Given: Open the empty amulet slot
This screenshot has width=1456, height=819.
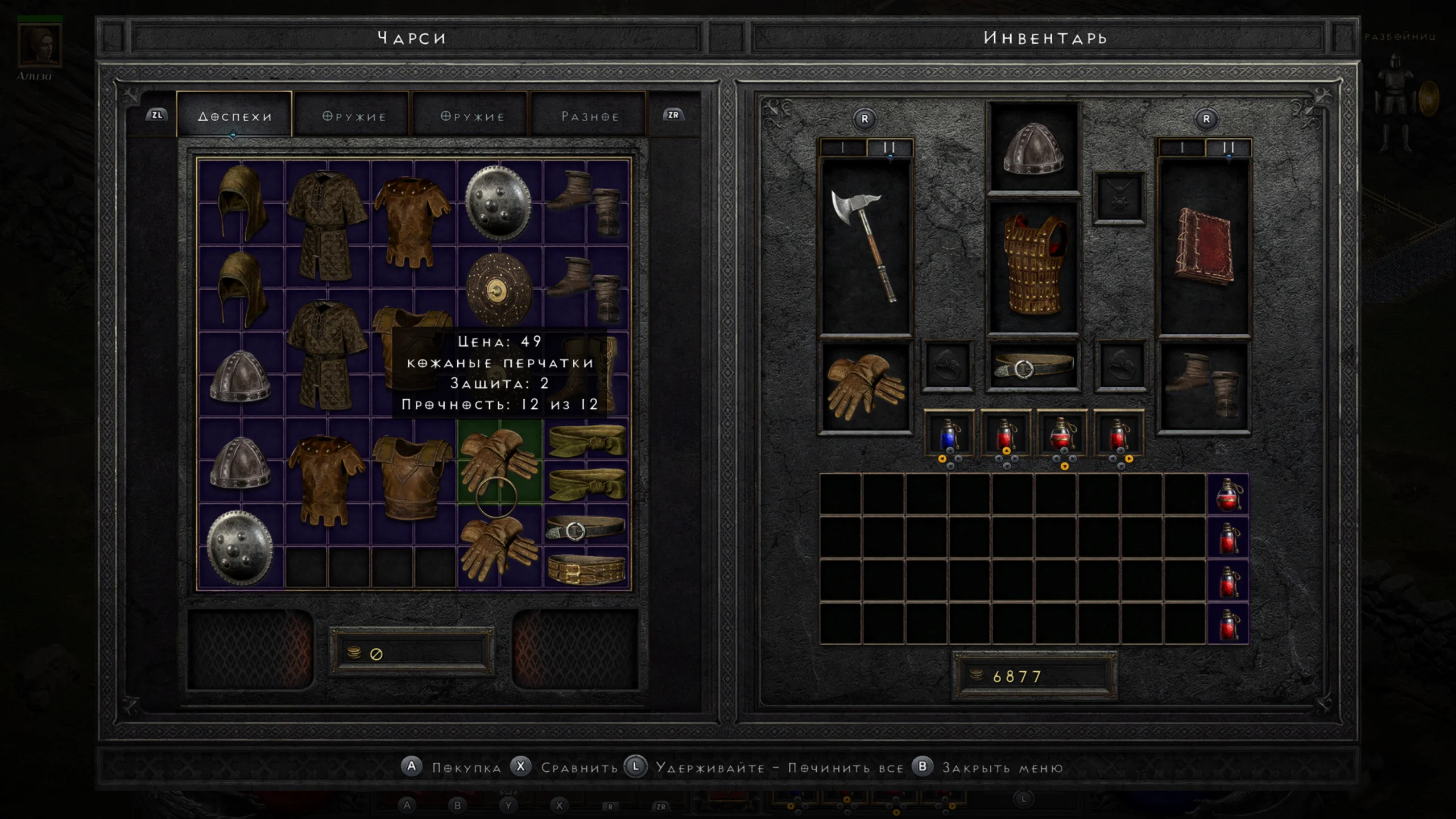Looking at the screenshot, I should tap(1119, 198).
